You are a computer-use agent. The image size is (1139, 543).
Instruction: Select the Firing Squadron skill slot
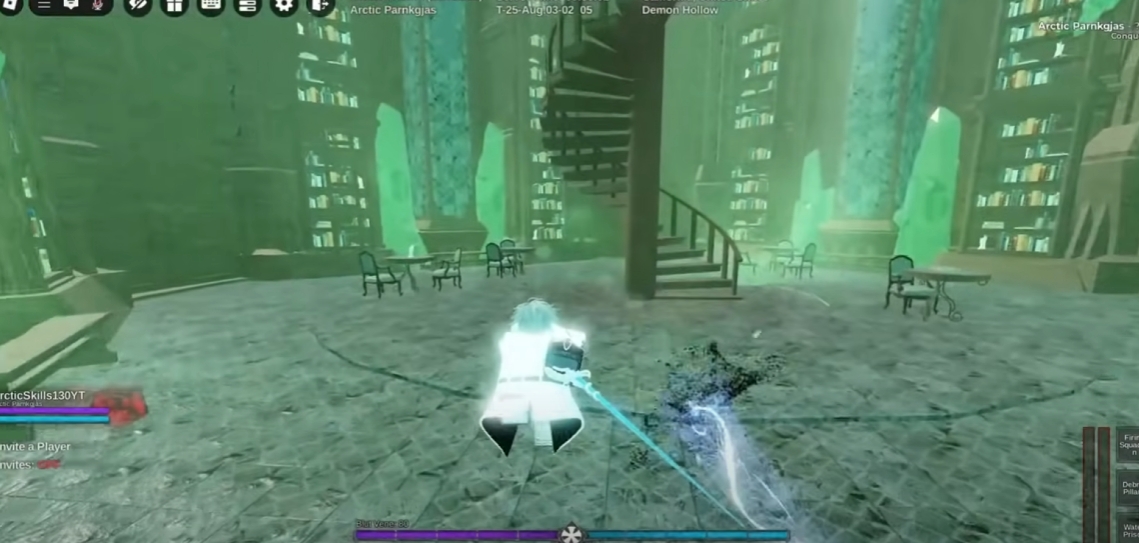pyautogui.click(x=1129, y=444)
